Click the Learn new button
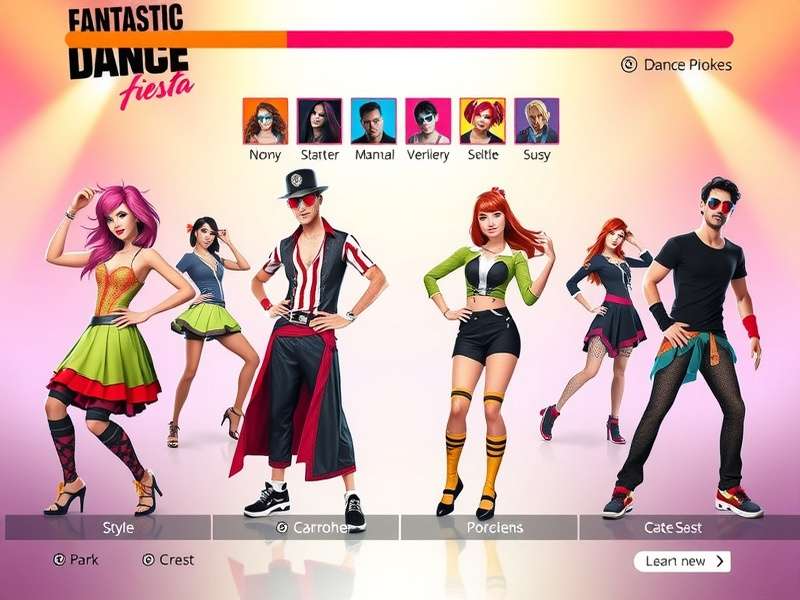This screenshot has height=600, width=800. [682, 561]
